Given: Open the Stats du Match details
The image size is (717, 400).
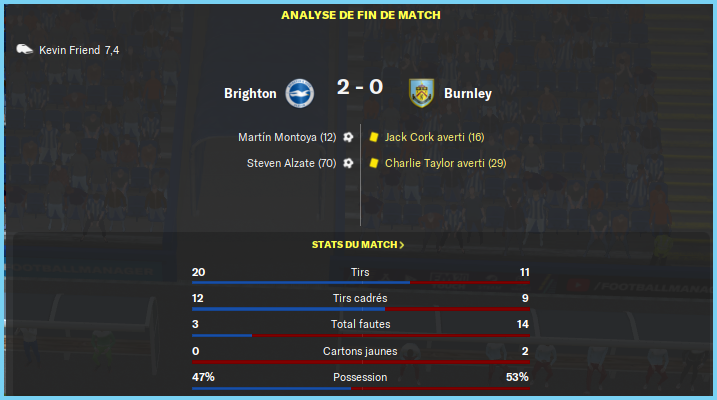Looking at the screenshot, I should [358, 244].
